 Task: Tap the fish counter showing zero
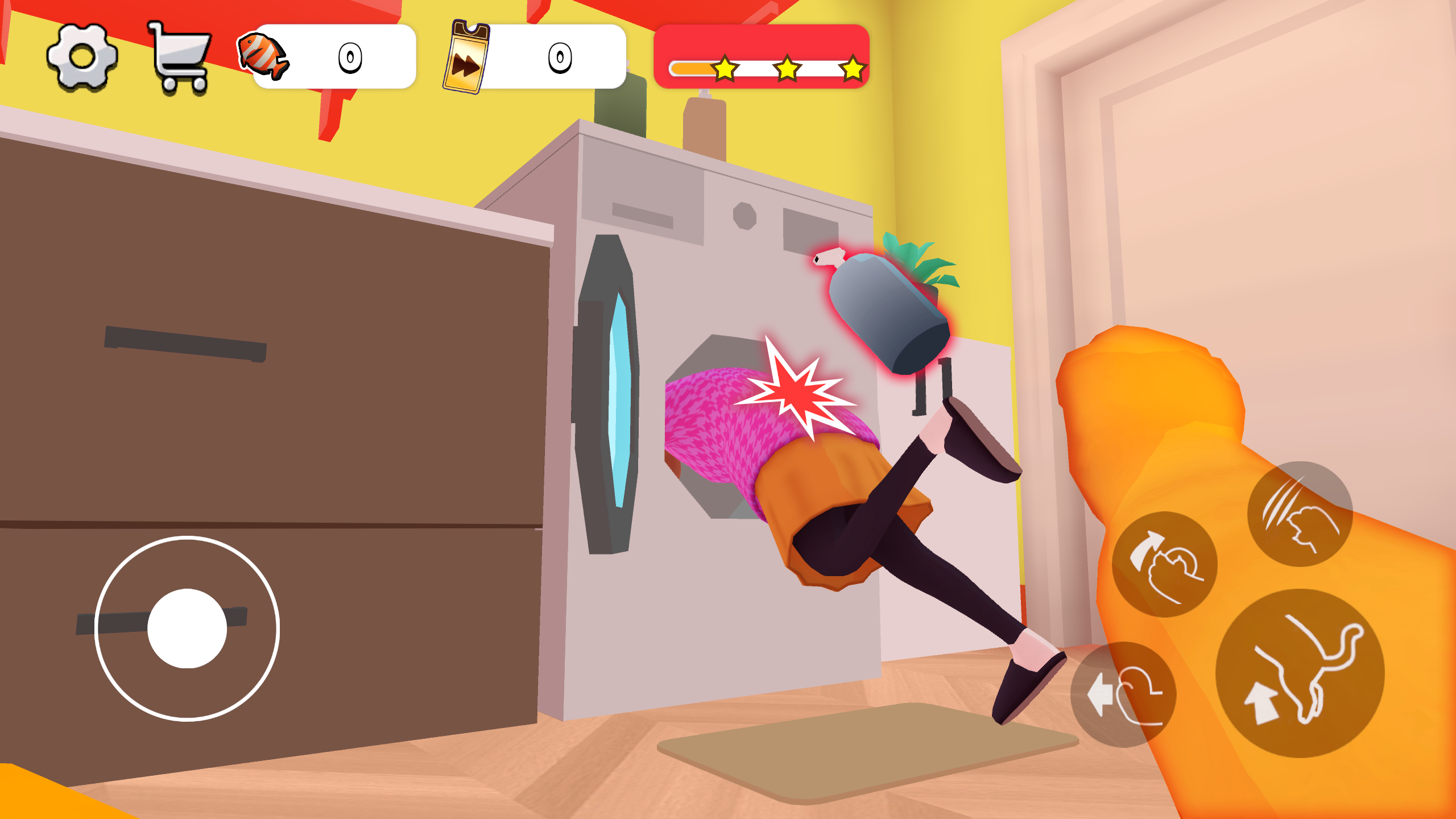(351, 57)
